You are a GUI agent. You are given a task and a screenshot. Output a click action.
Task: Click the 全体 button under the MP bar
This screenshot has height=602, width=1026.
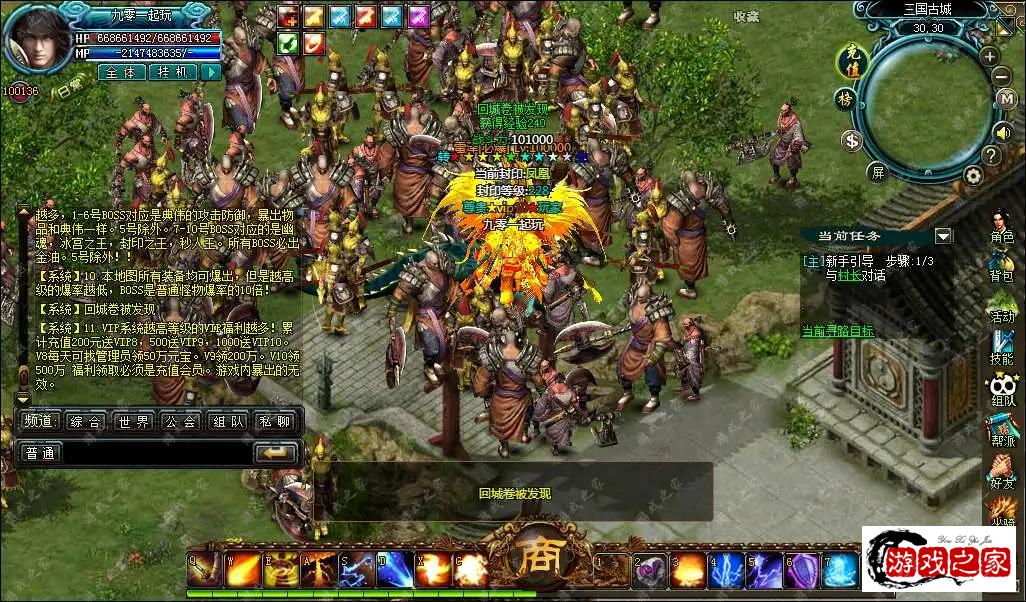coord(122,72)
